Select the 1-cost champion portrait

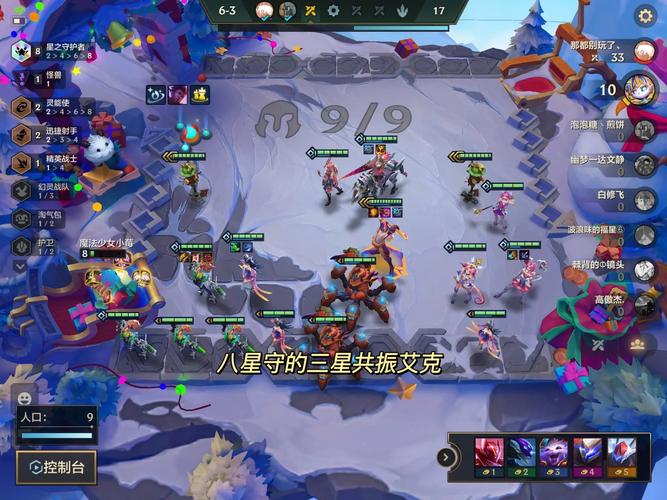489,455
